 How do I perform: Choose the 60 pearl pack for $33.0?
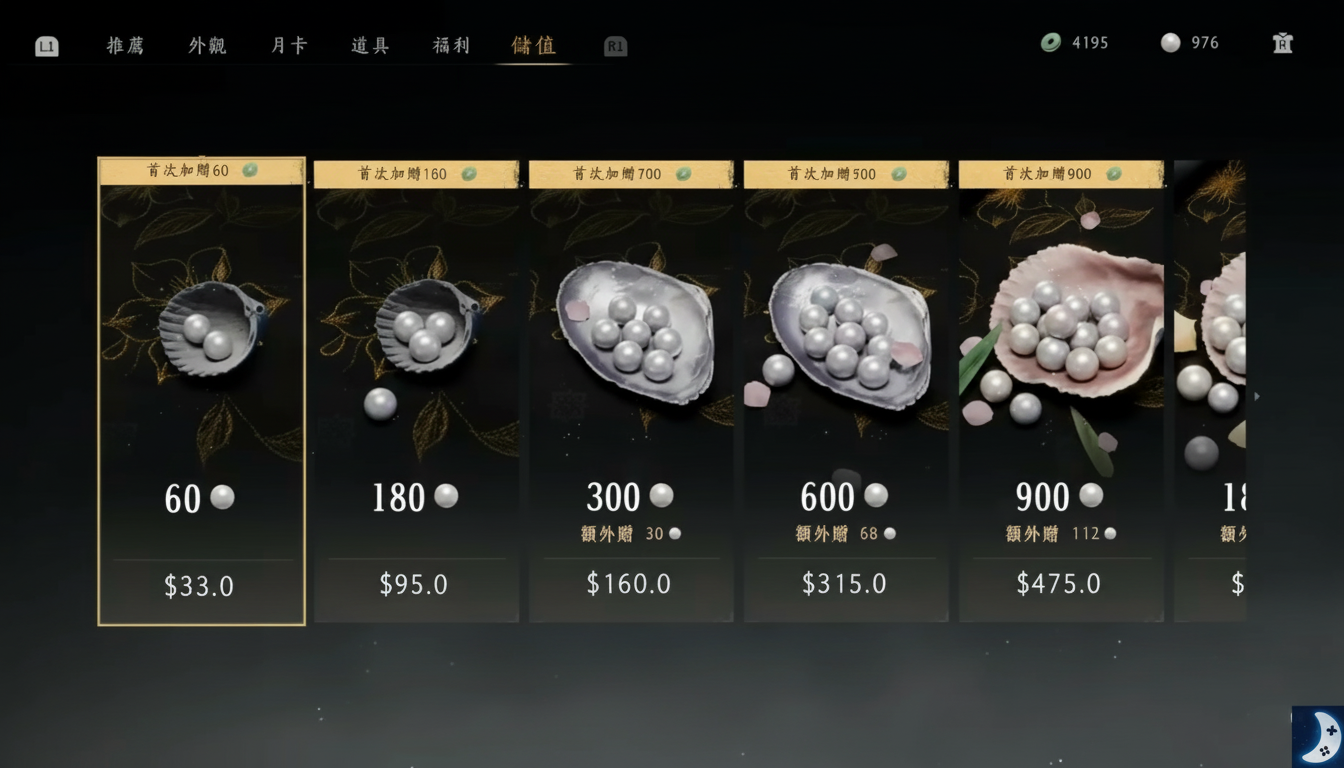(201, 391)
